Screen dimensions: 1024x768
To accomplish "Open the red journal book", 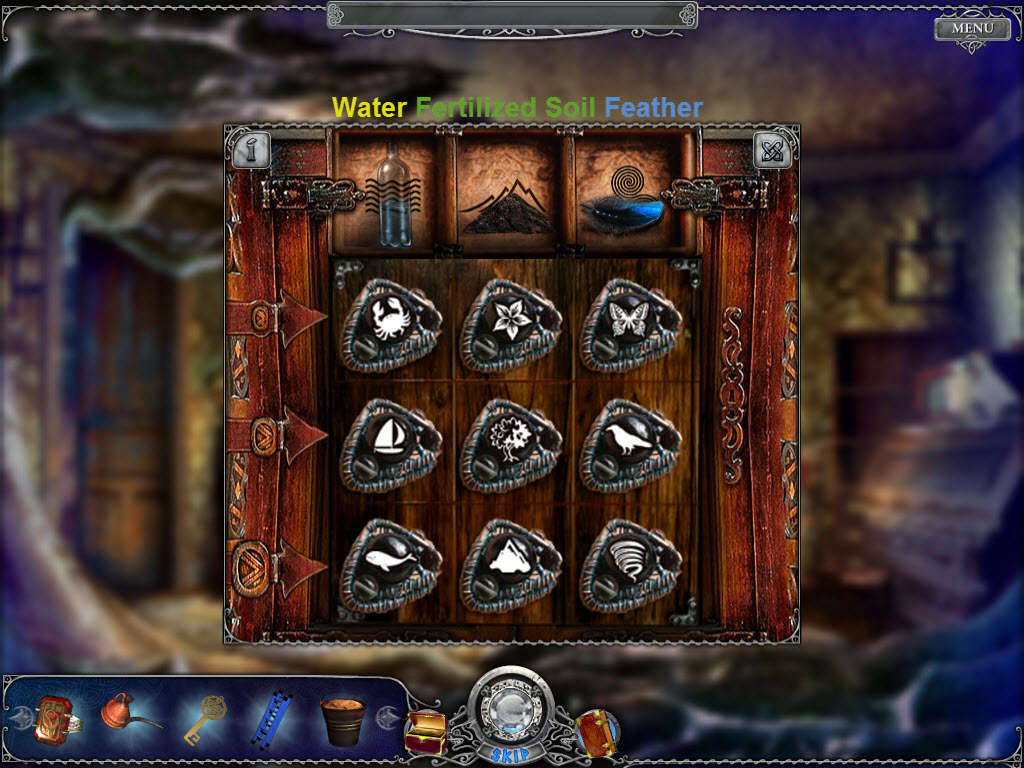I will [596, 732].
